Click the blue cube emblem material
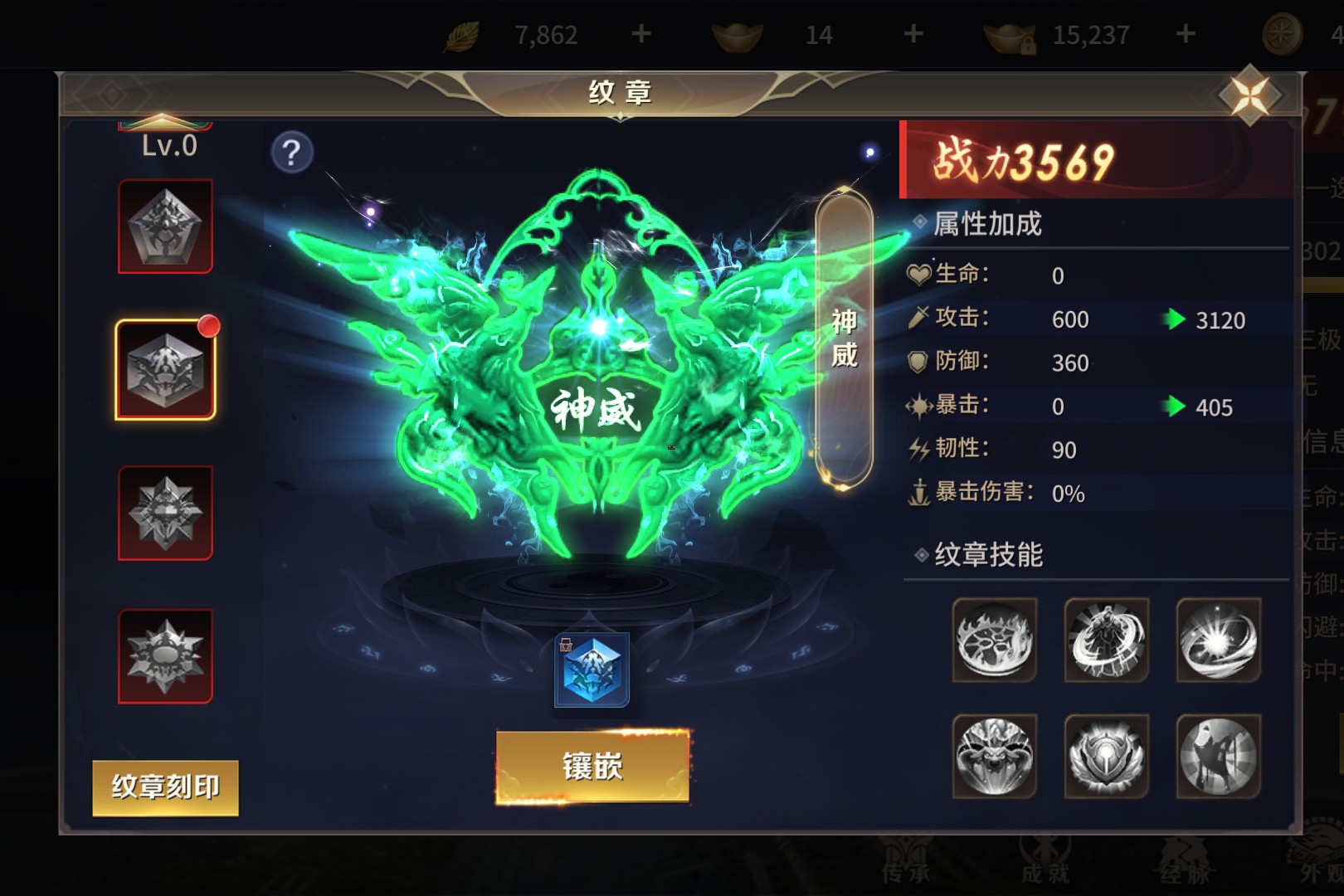 click(592, 670)
